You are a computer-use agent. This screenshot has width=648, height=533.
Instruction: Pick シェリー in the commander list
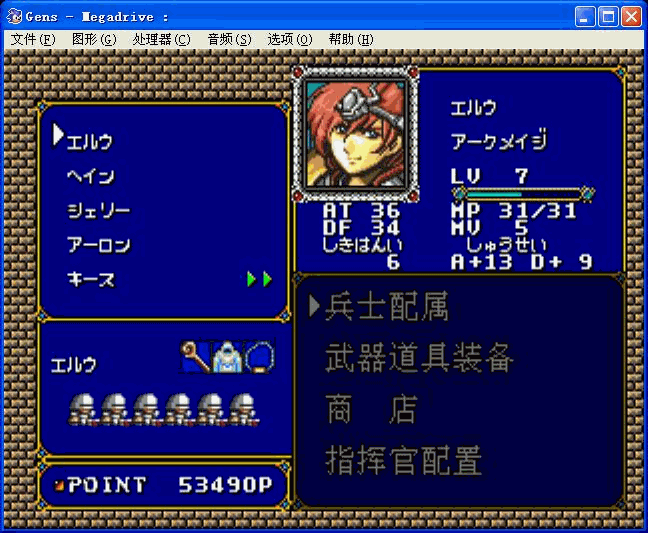point(98,211)
